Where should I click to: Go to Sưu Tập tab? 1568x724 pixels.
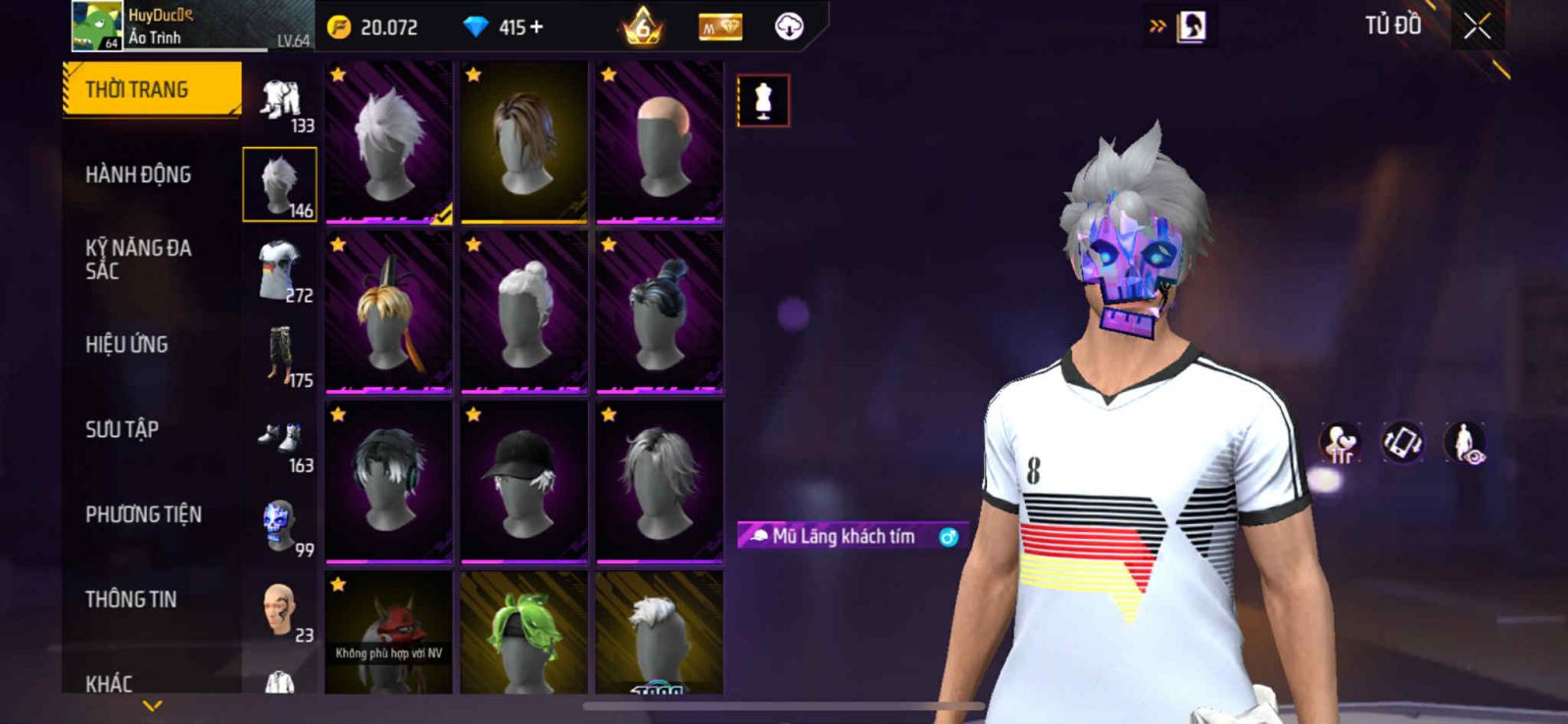pyautogui.click(x=122, y=429)
